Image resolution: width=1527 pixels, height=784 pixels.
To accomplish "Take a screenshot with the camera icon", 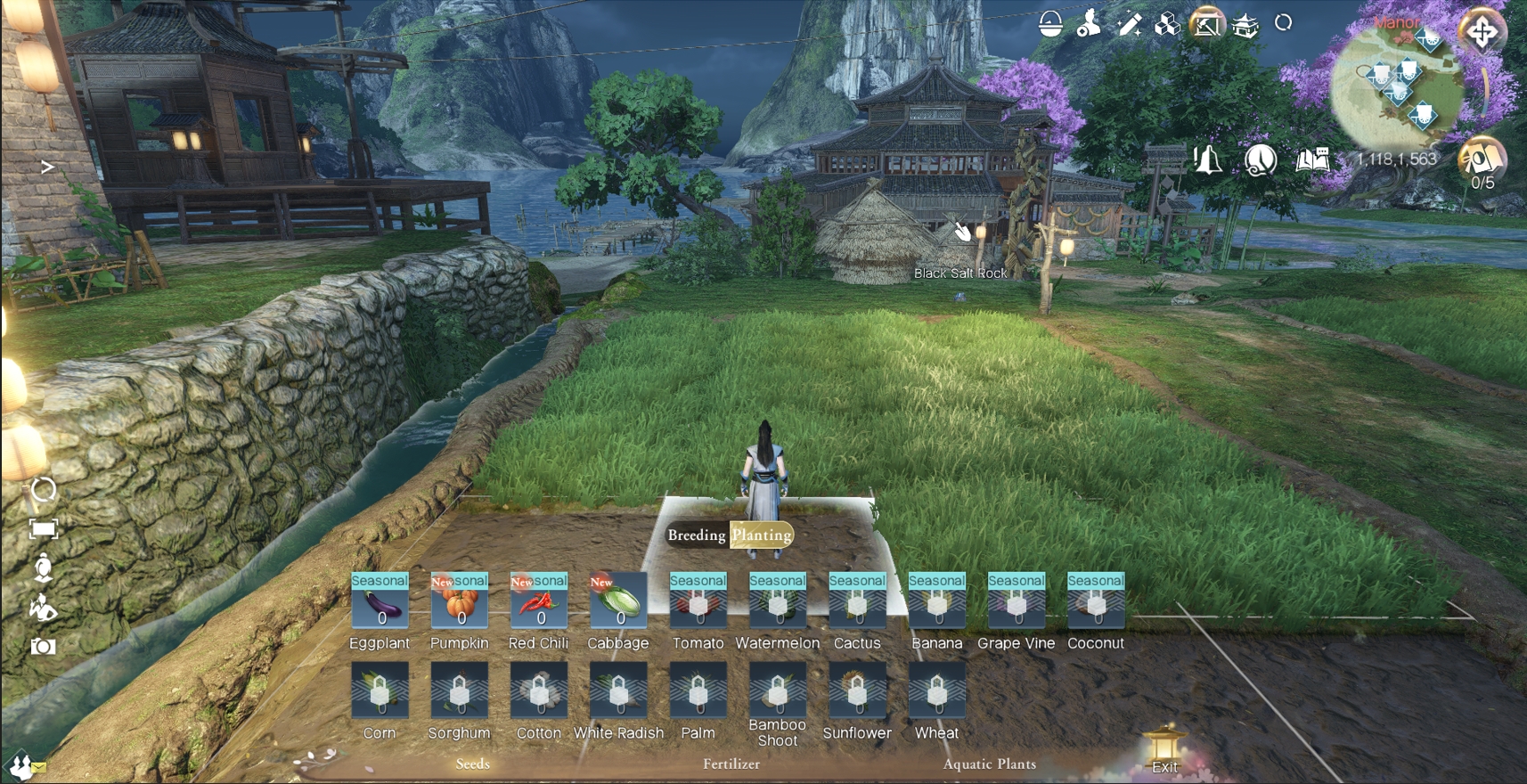I will point(43,647).
